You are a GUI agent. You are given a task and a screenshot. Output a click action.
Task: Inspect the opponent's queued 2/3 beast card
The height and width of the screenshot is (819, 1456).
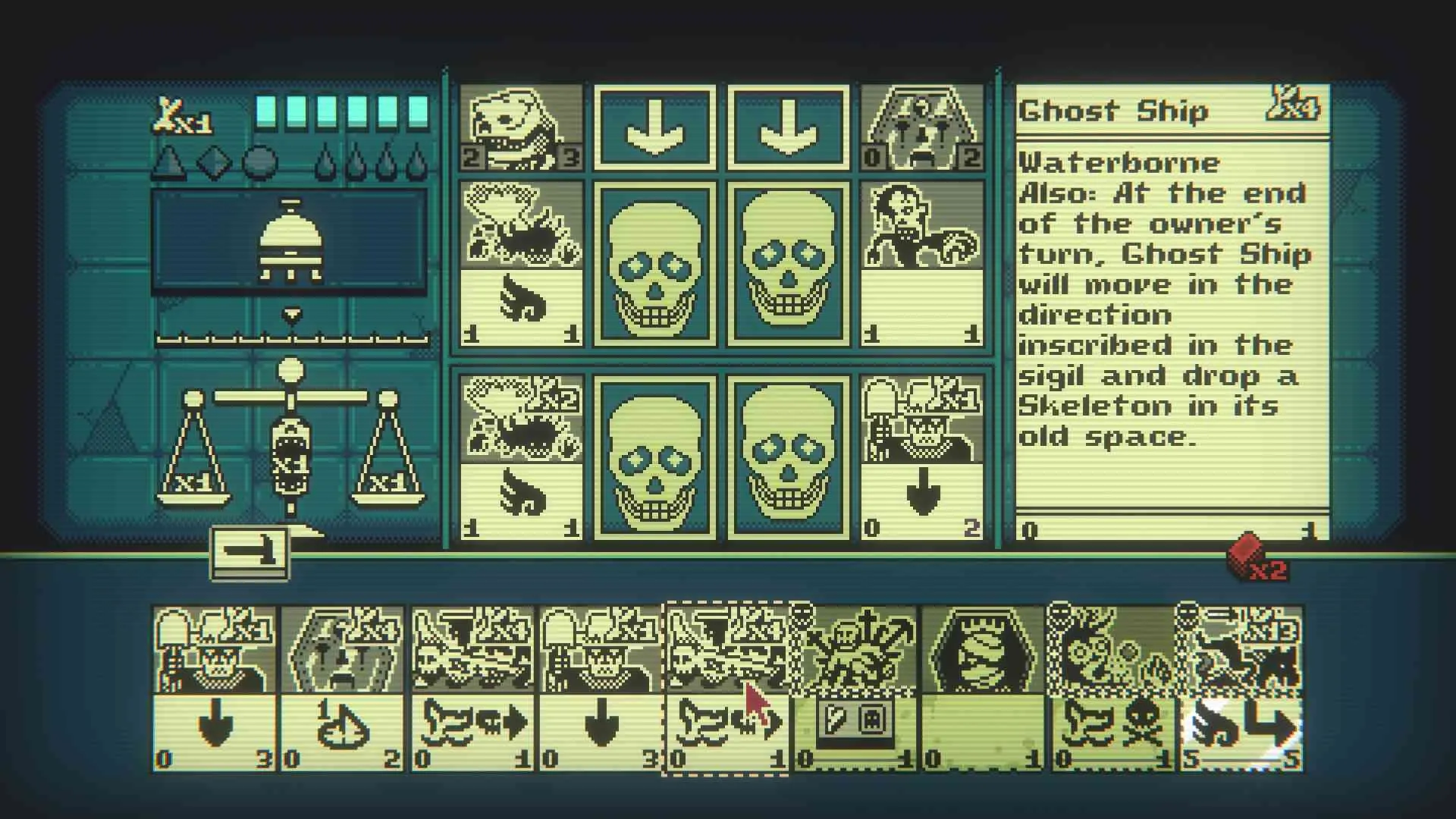(x=521, y=127)
